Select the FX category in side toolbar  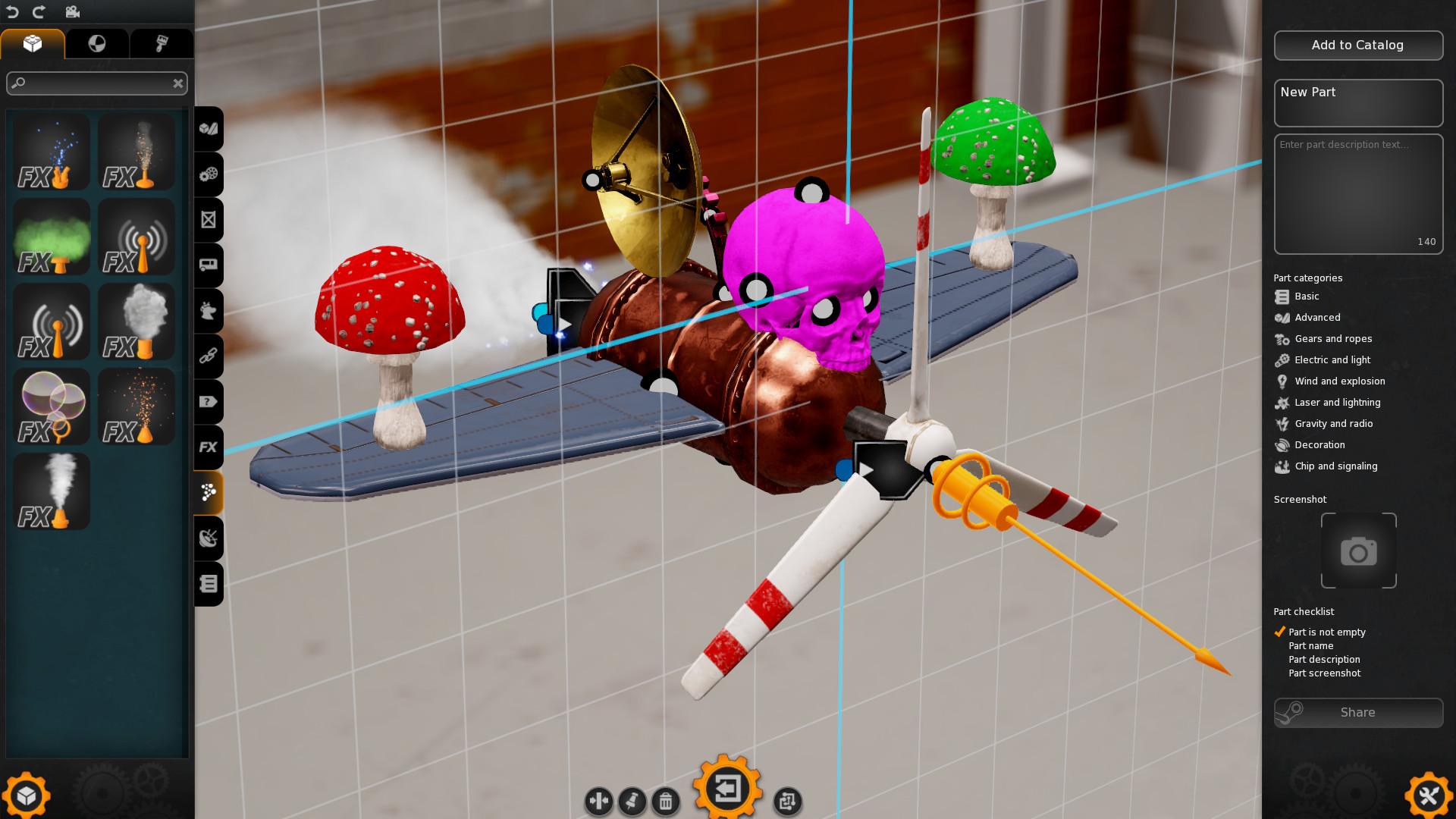pos(209,447)
